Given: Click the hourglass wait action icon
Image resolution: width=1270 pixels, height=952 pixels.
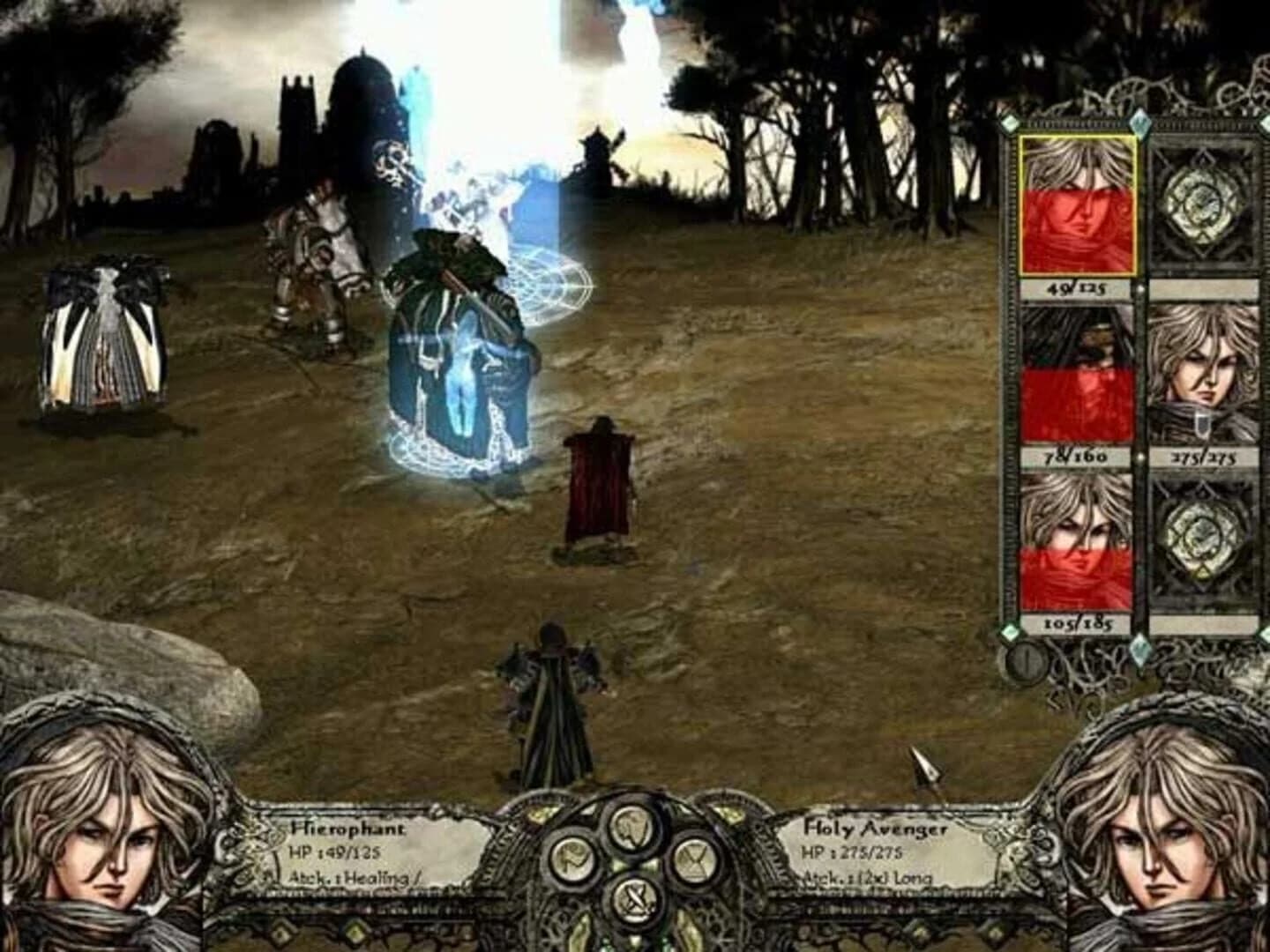Looking at the screenshot, I should 692,859.
